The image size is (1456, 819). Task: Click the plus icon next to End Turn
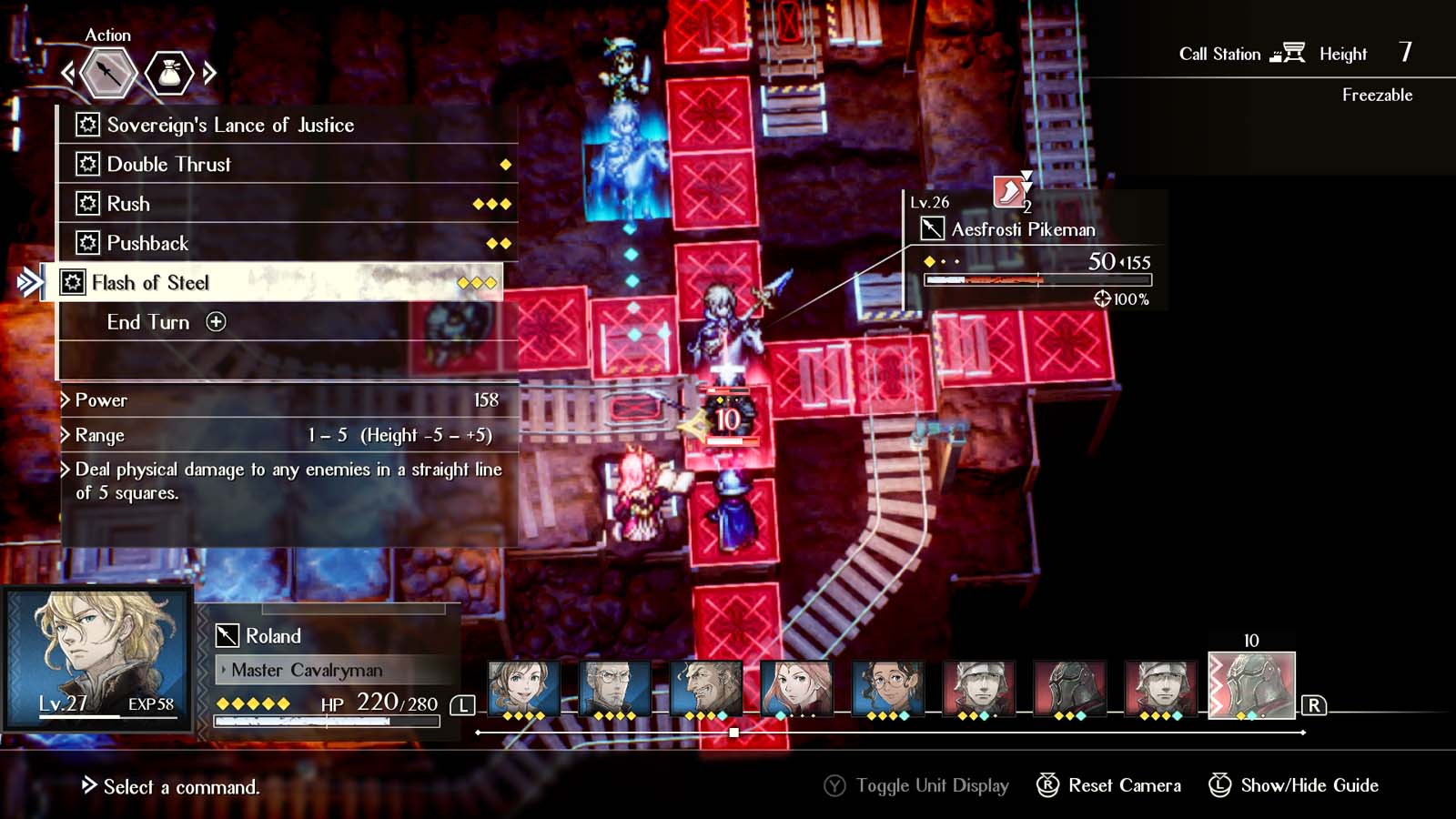coord(217,322)
